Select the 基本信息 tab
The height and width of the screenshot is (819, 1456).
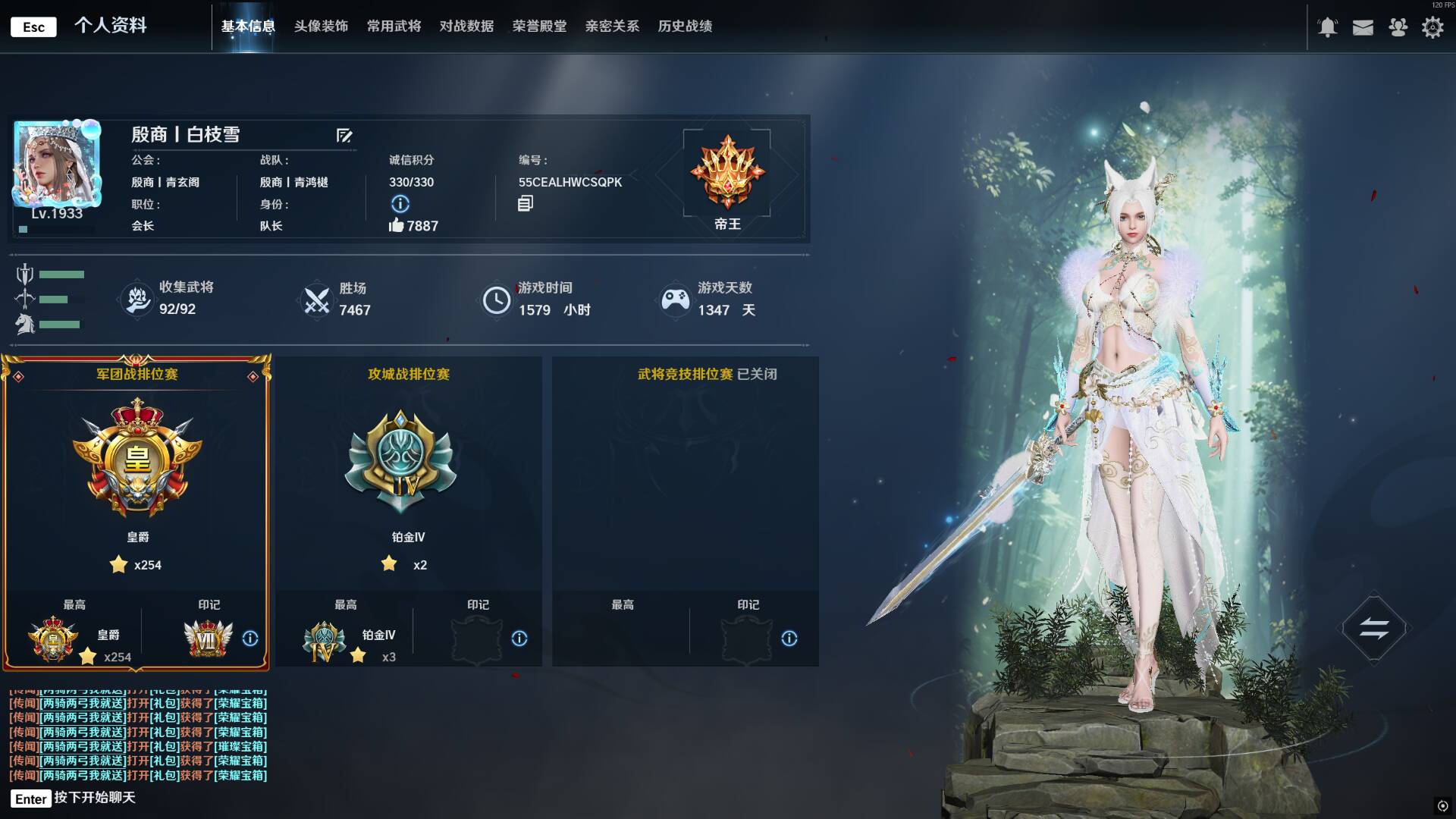(x=248, y=27)
